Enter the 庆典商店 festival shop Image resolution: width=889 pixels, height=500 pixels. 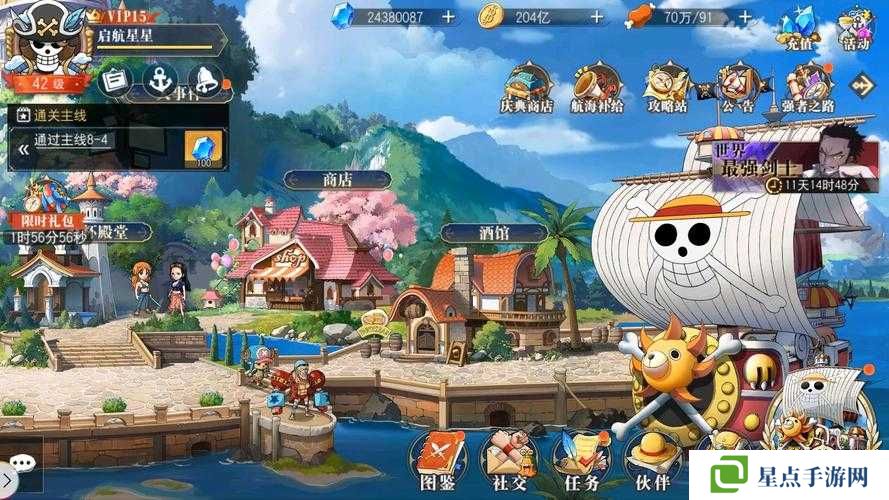point(527,87)
